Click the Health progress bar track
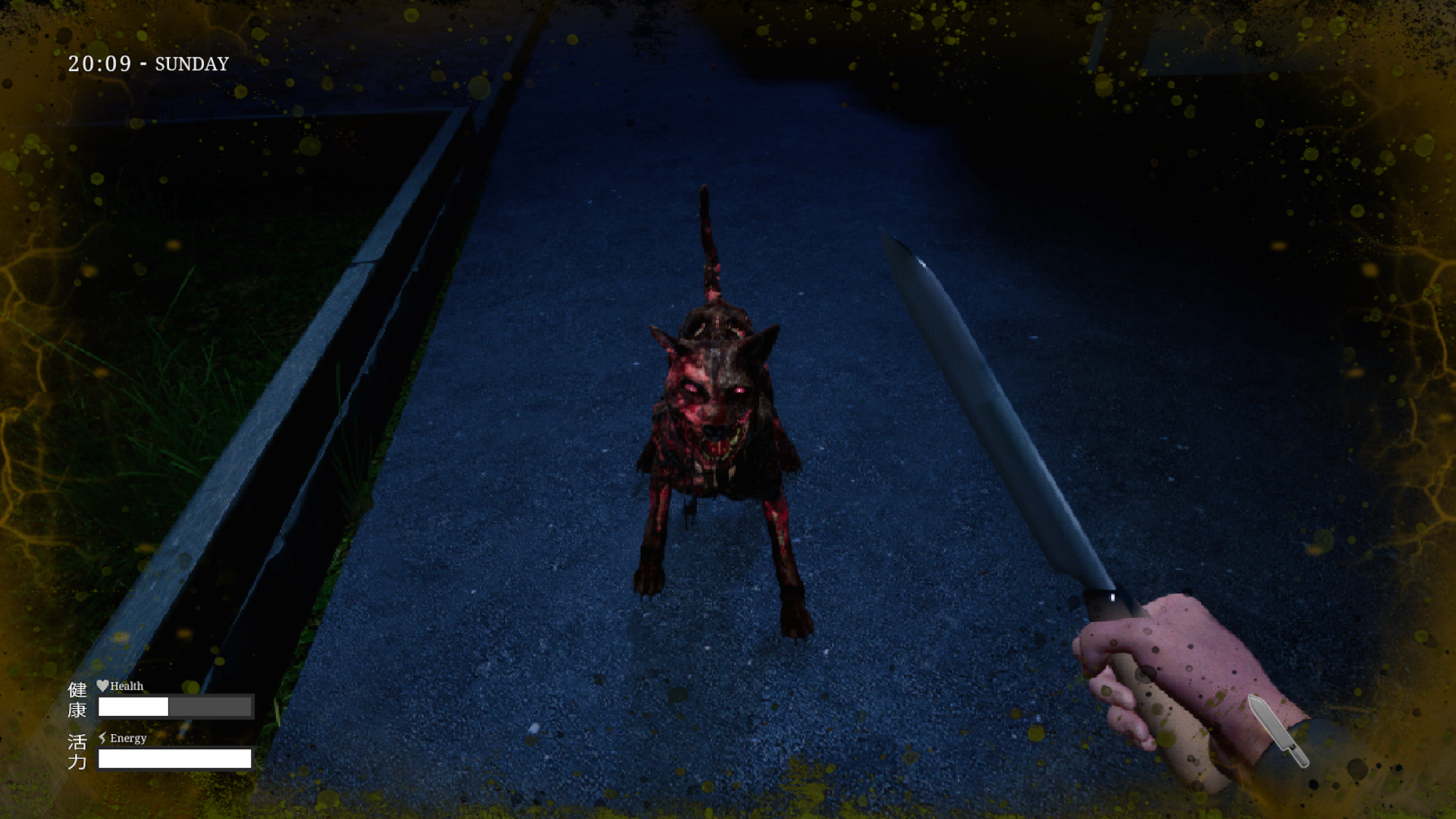This screenshot has width=1456, height=819. 174,706
